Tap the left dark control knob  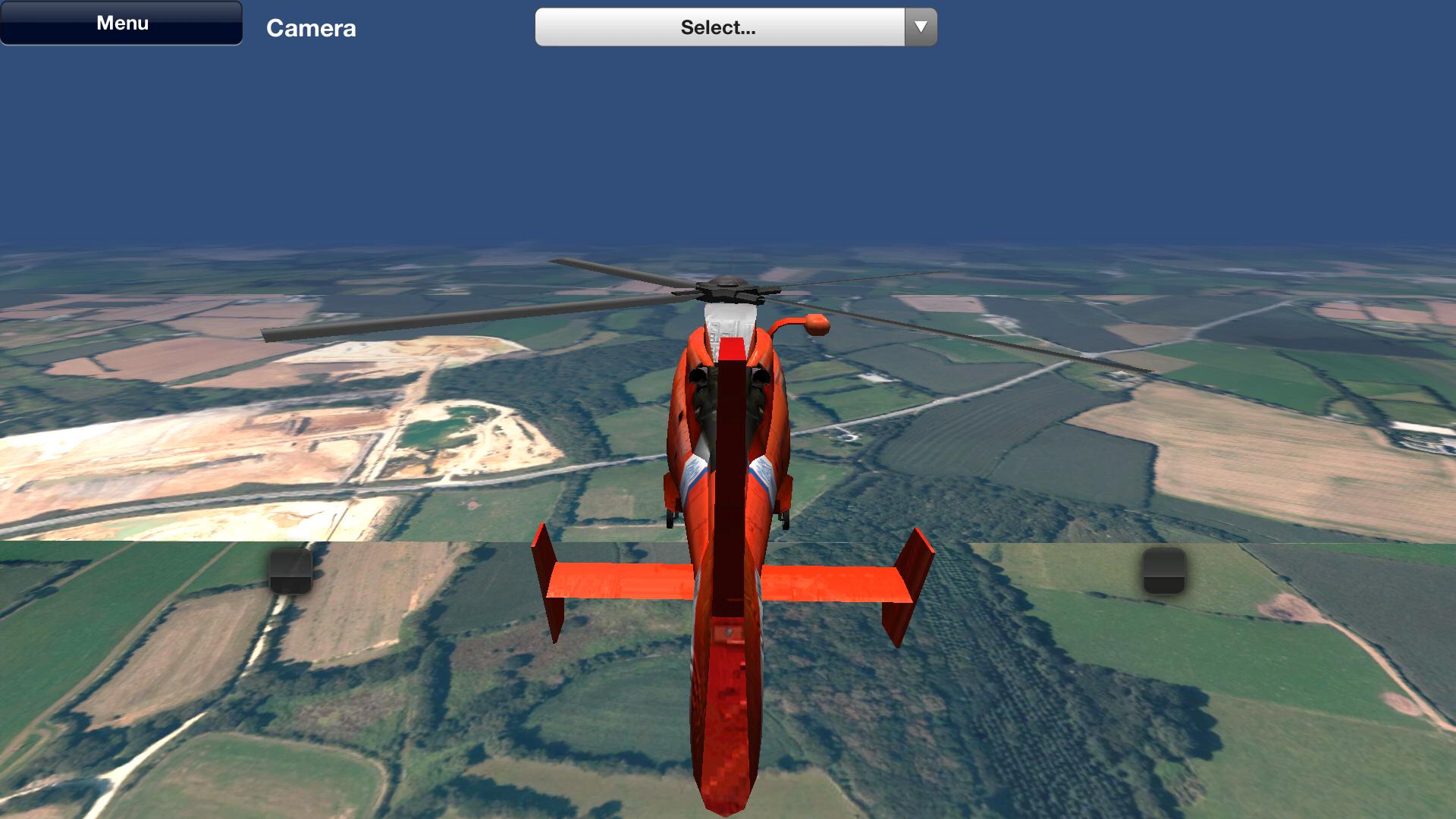(x=290, y=570)
